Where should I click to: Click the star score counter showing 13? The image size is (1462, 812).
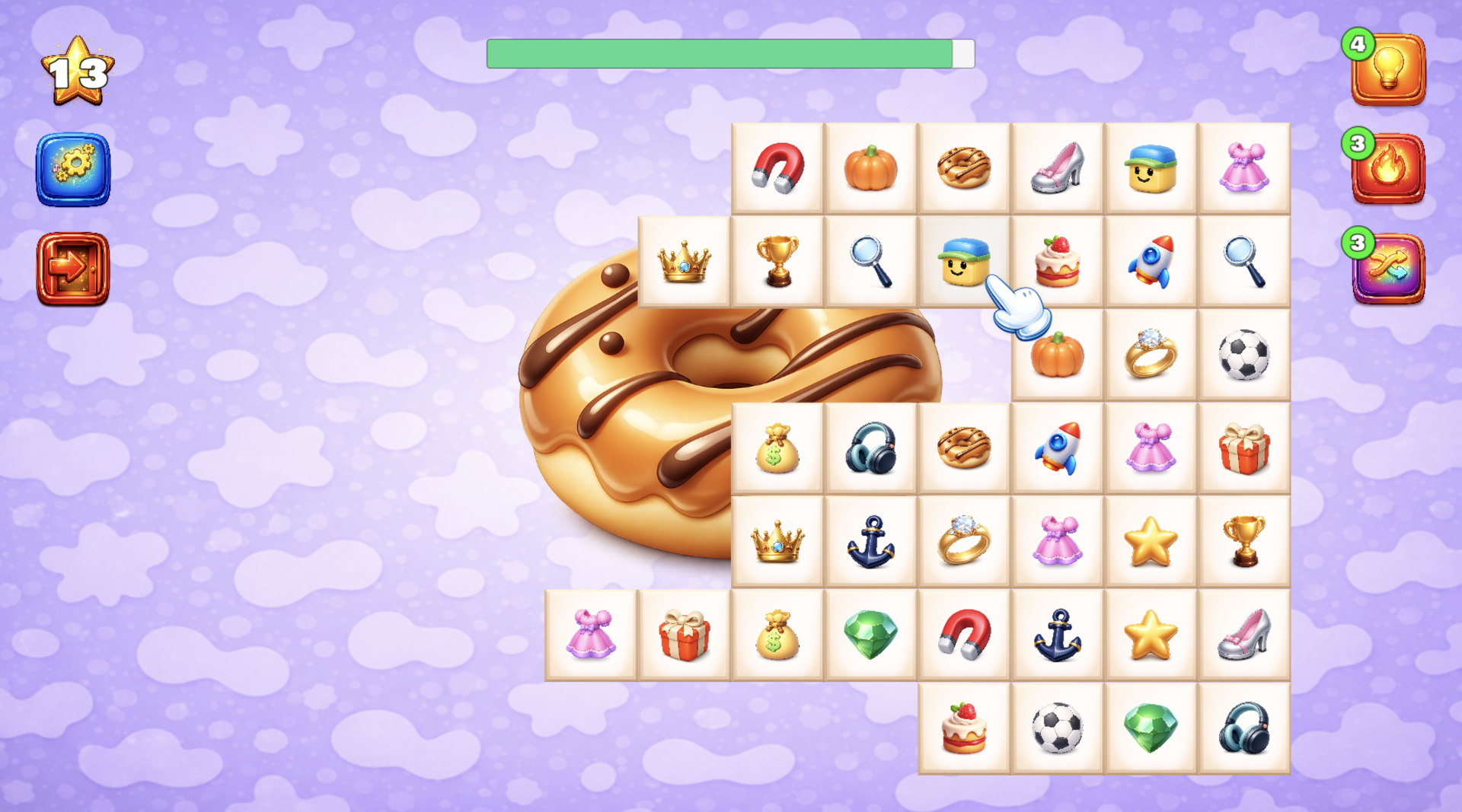(x=76, y=68)
